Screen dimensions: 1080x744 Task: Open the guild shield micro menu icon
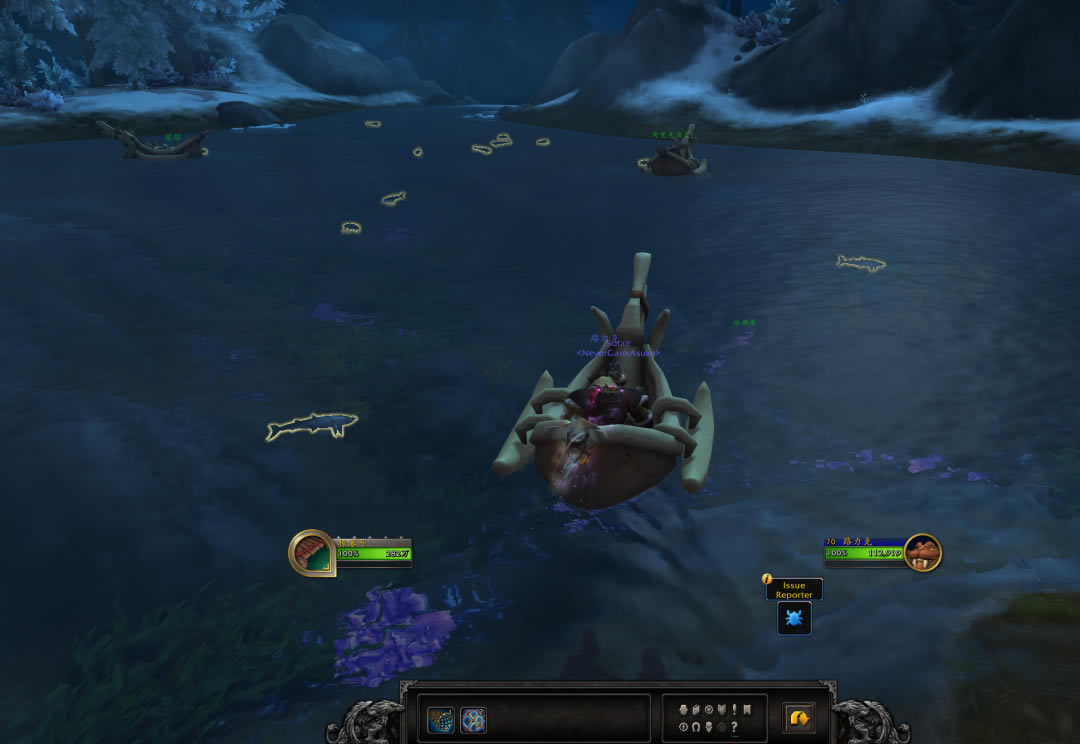(722, 709)
